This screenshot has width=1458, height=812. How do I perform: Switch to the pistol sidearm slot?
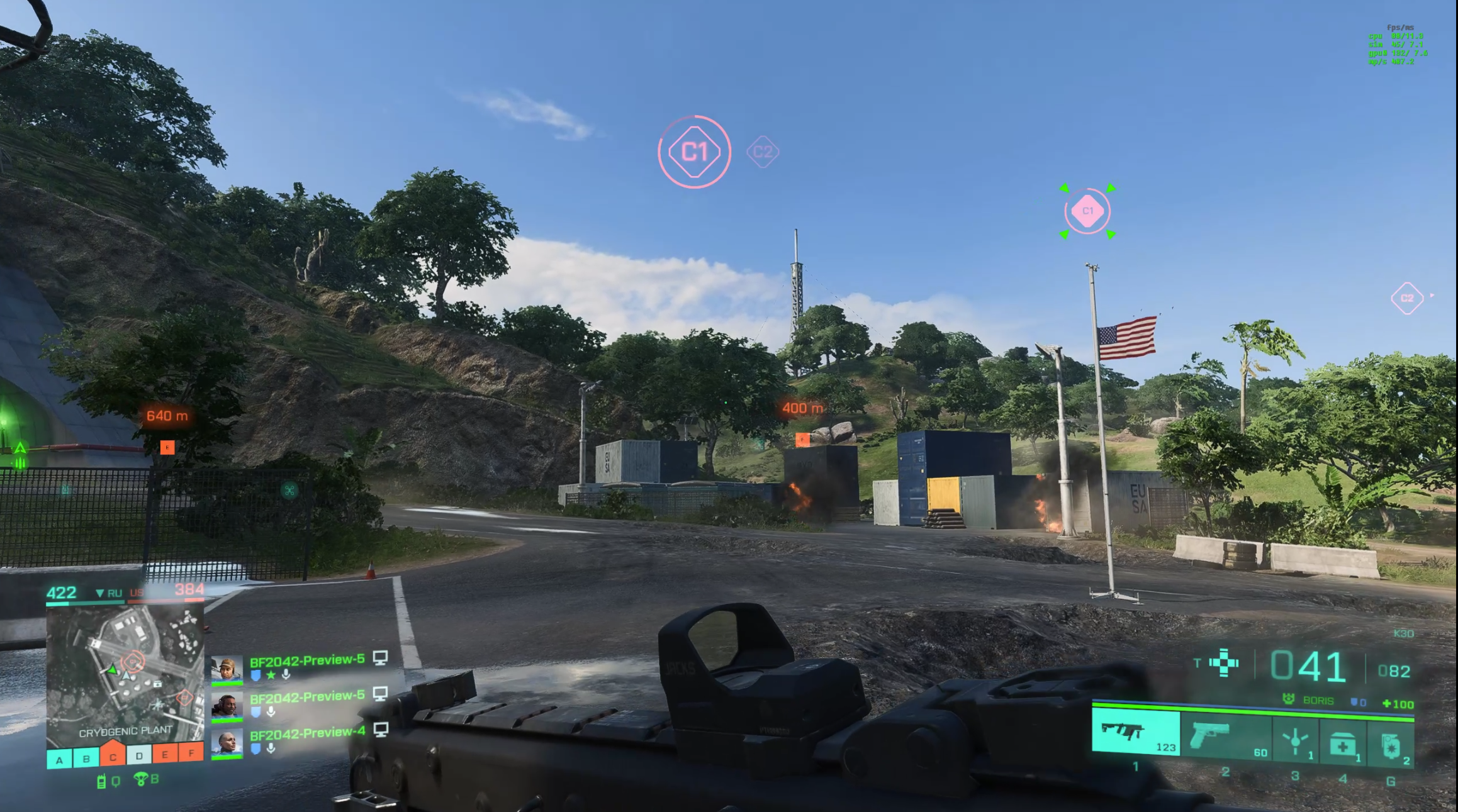tap(1225, 735)
